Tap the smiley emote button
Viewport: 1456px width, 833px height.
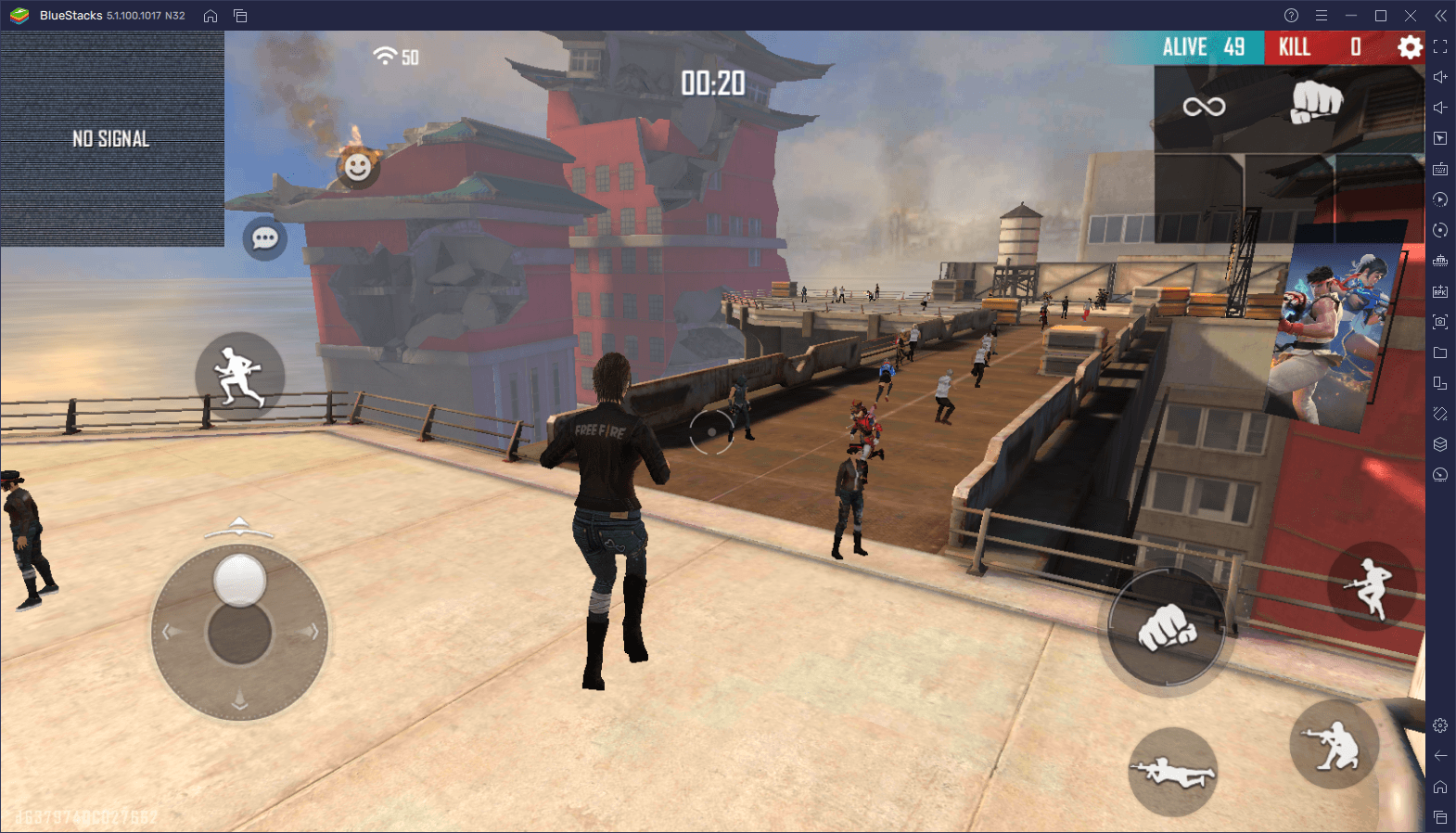(x=357, y=167)
